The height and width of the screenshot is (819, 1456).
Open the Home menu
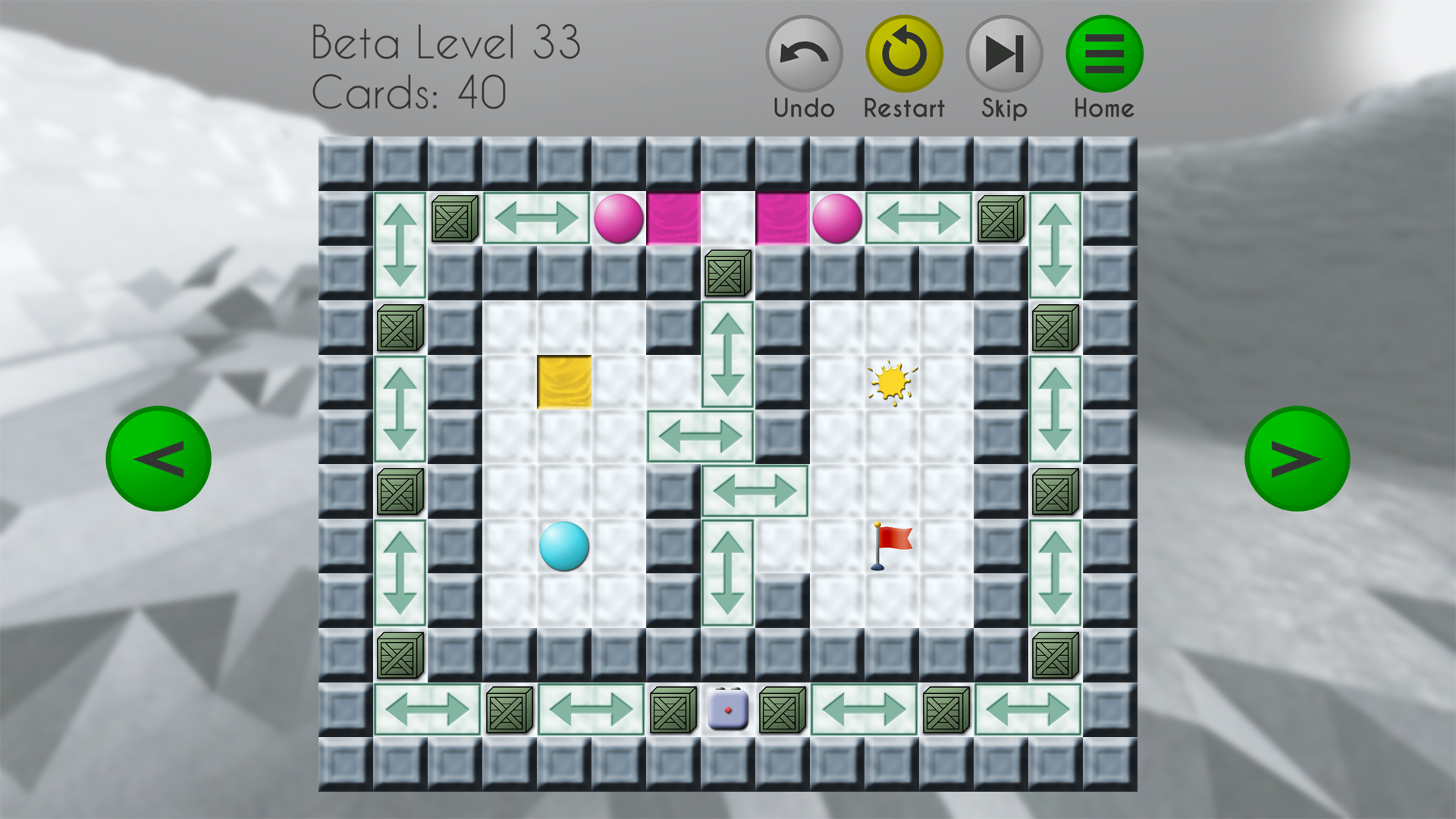(x=1104, y=55)
